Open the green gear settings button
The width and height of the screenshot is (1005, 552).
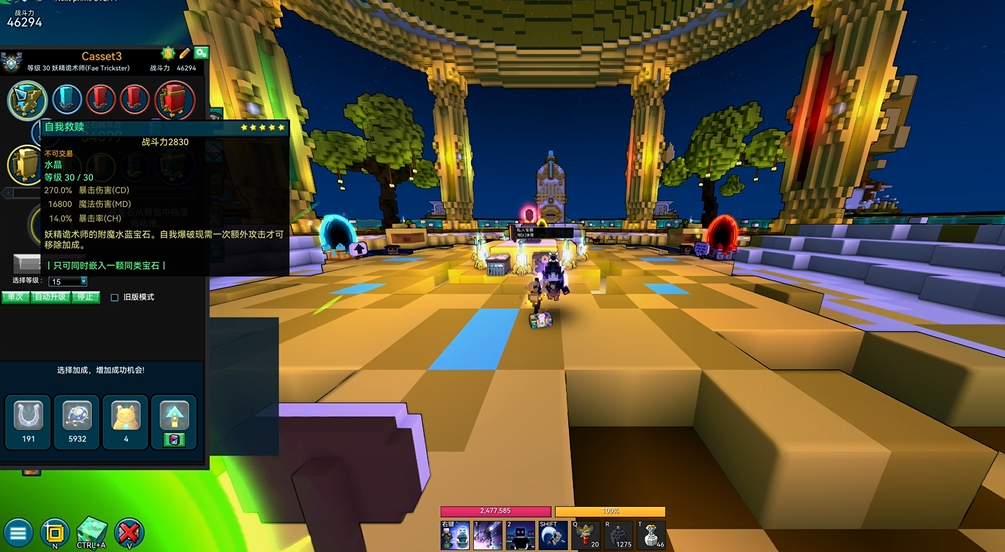click(x=201, y=53)
